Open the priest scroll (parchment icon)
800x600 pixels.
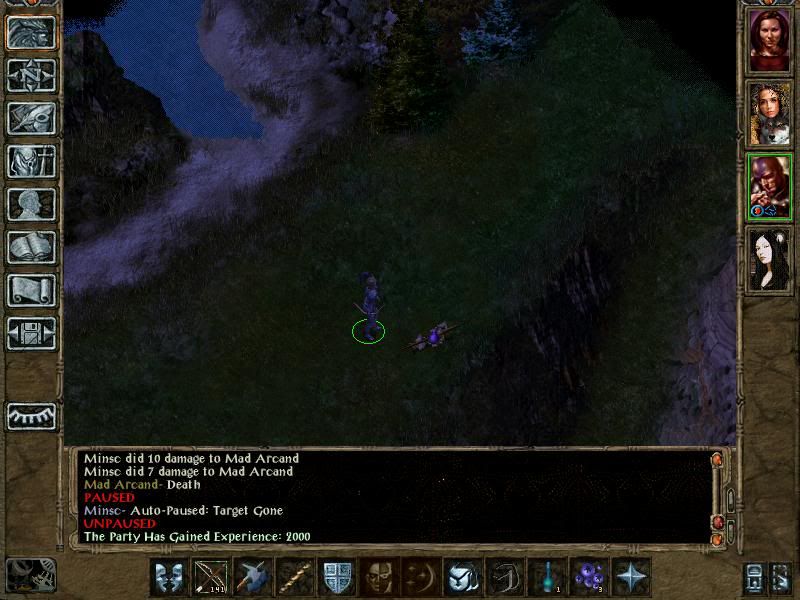[x=31, y=290]
